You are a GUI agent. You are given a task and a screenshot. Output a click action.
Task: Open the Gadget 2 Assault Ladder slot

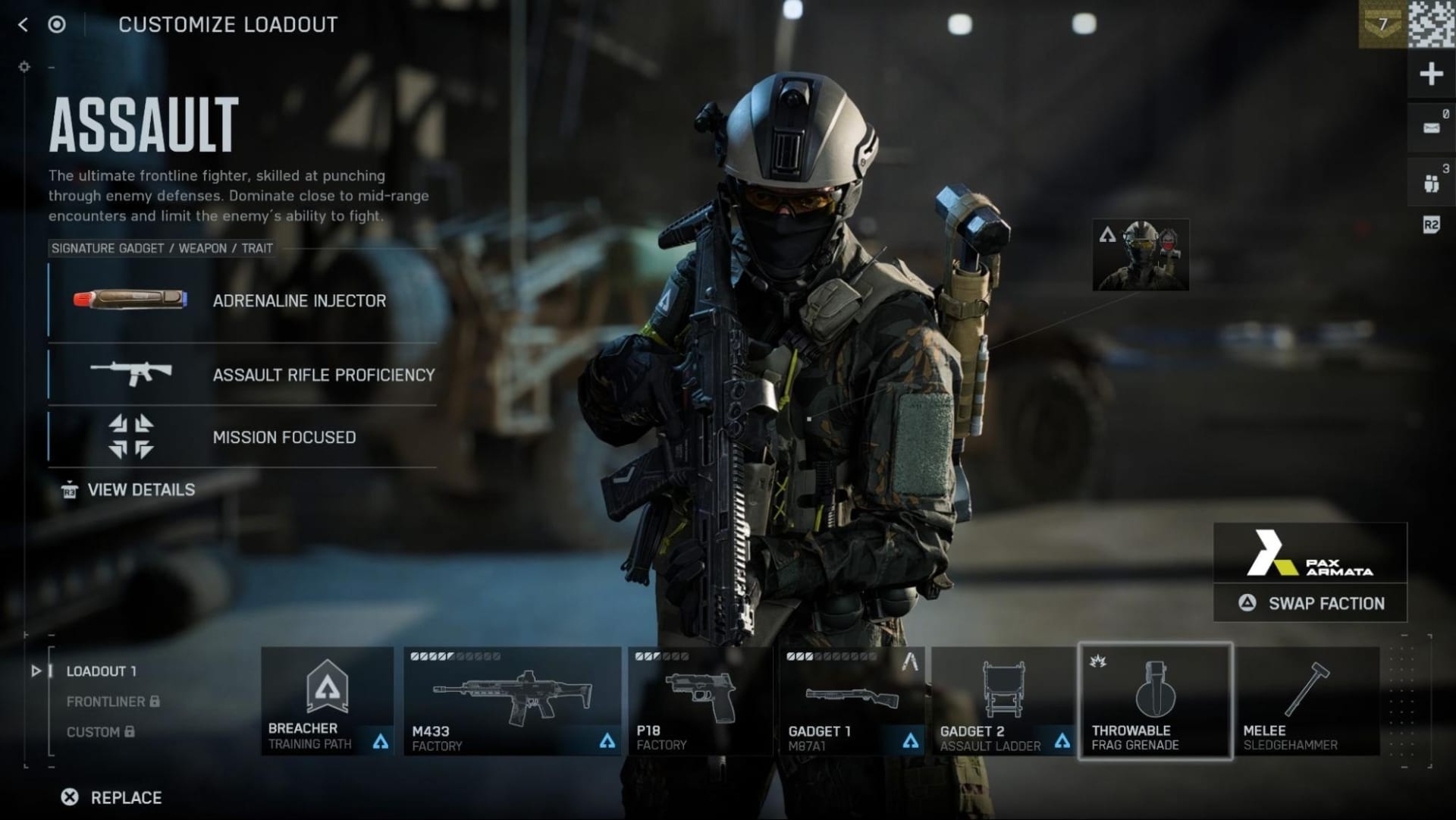tap(1003, 700)
